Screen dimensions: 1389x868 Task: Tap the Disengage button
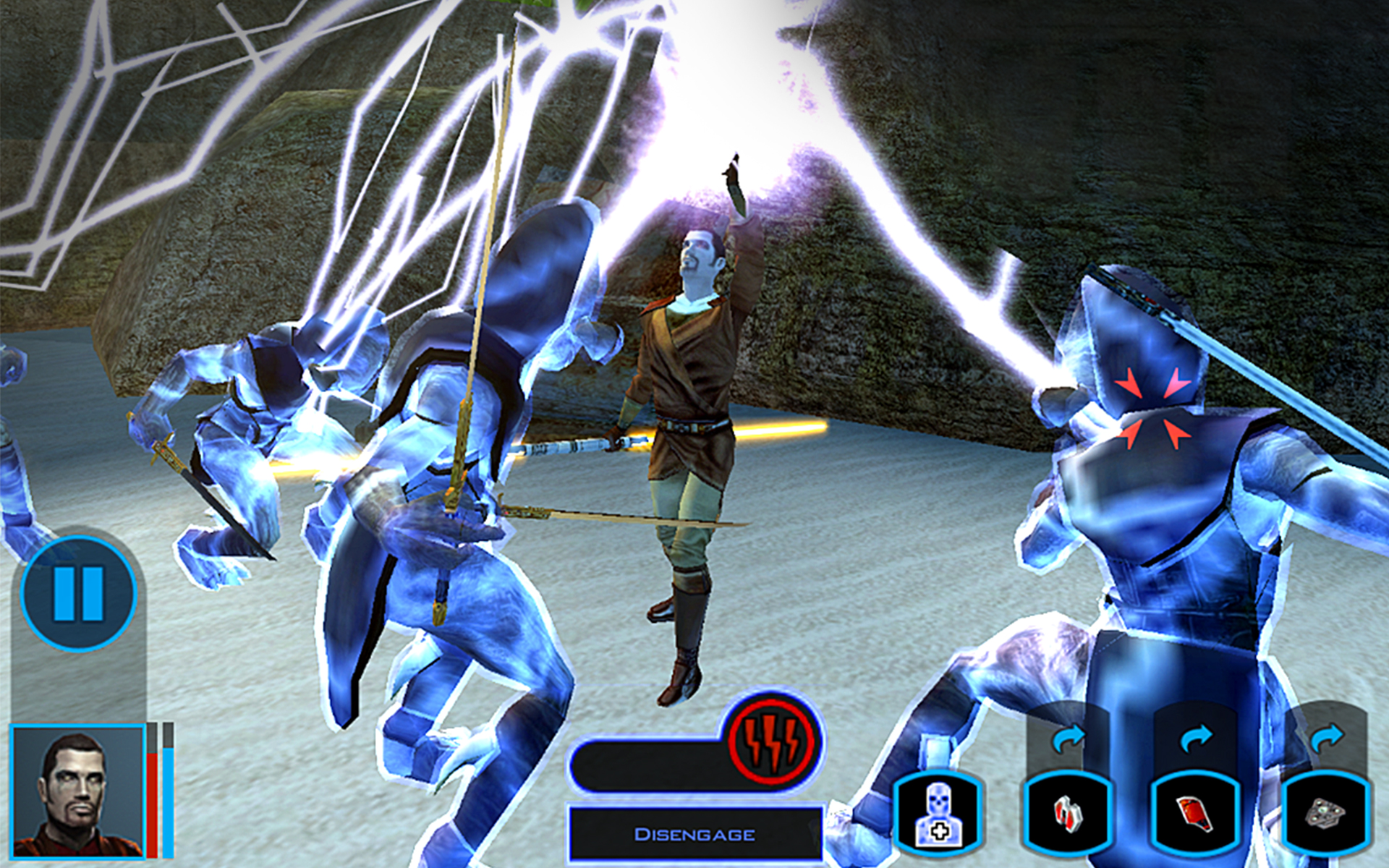coord(694,834)
